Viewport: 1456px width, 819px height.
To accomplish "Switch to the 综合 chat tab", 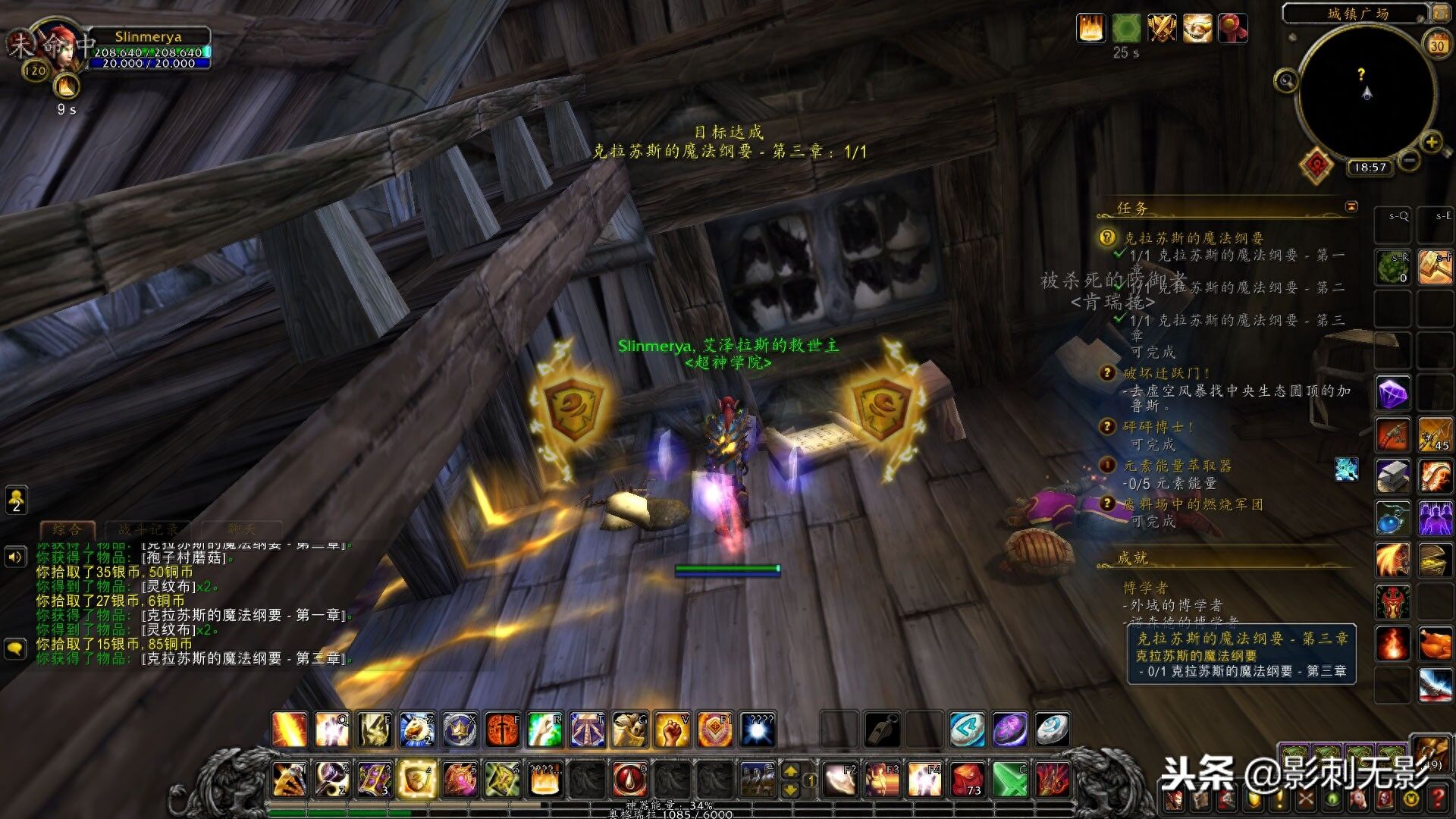I will coord(67,529).
